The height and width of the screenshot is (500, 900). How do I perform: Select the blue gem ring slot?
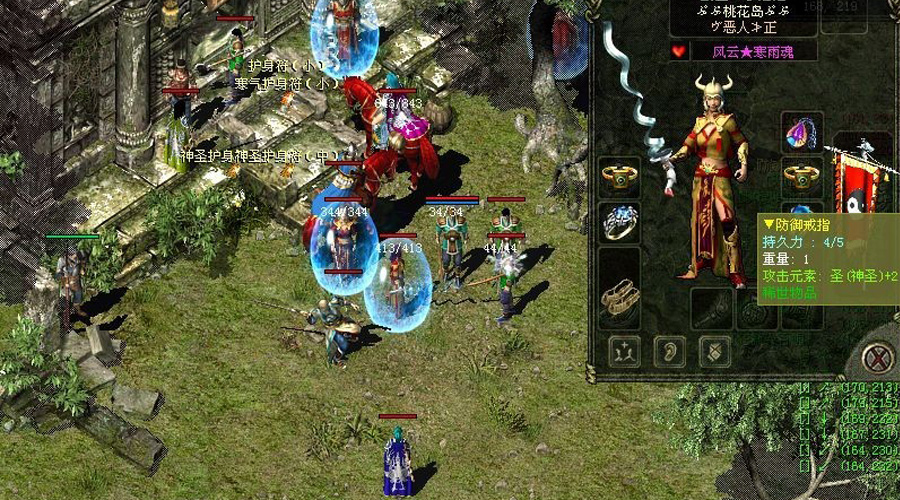click(x=621, y=222)
